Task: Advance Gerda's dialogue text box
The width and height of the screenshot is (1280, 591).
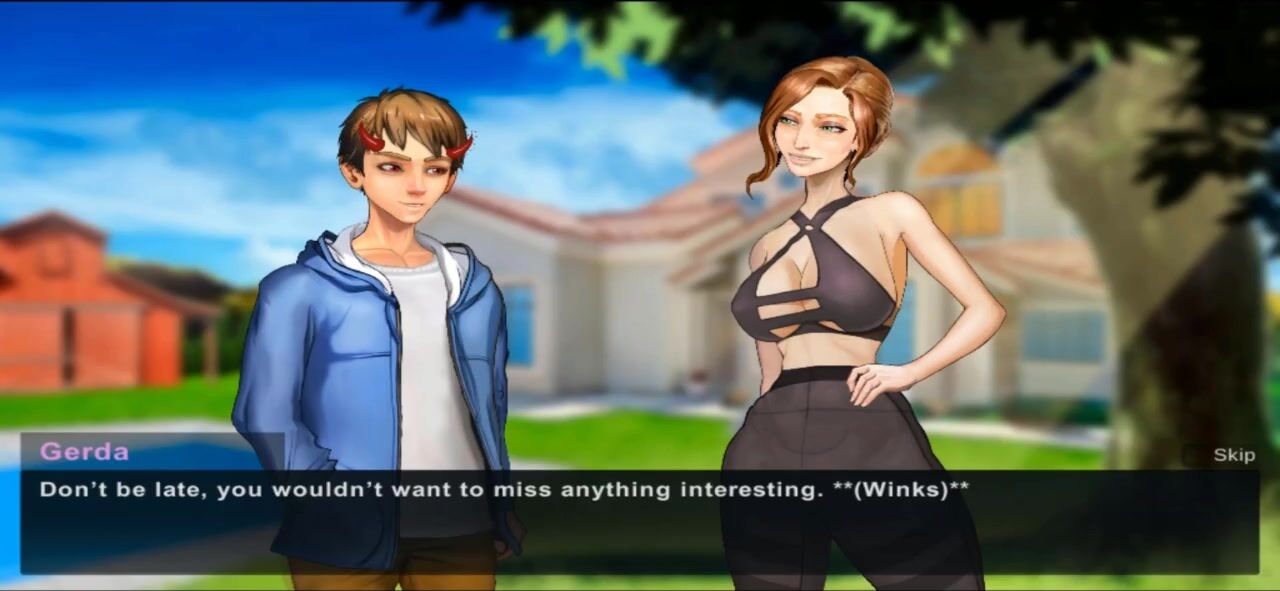Action: click(640, 522)
